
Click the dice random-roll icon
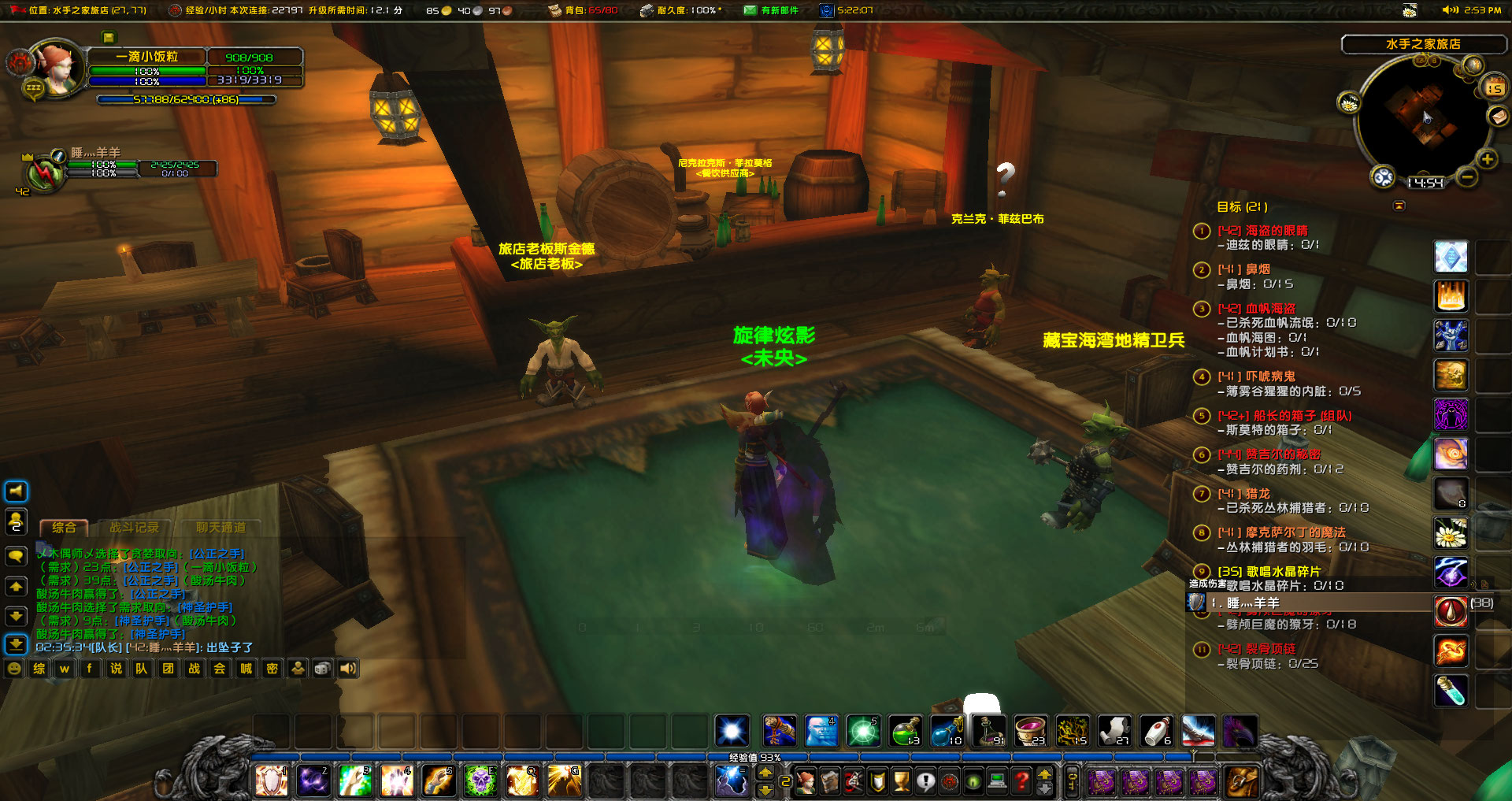point(321,669)
